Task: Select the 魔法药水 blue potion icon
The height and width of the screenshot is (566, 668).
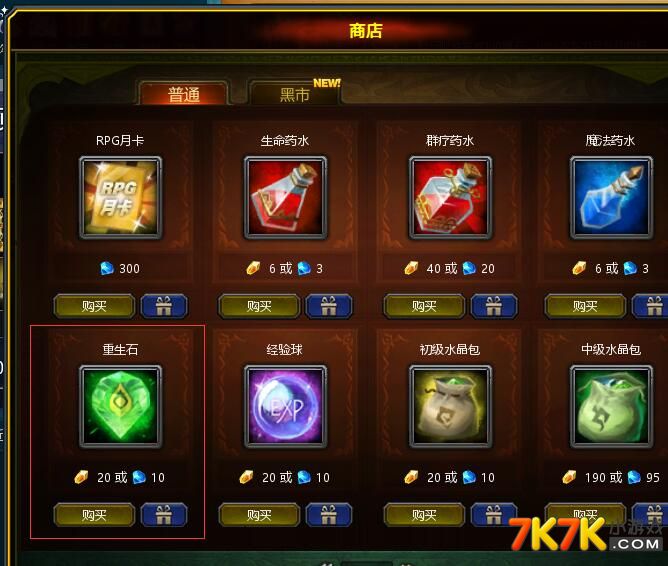Action: [x=611, y=199]
